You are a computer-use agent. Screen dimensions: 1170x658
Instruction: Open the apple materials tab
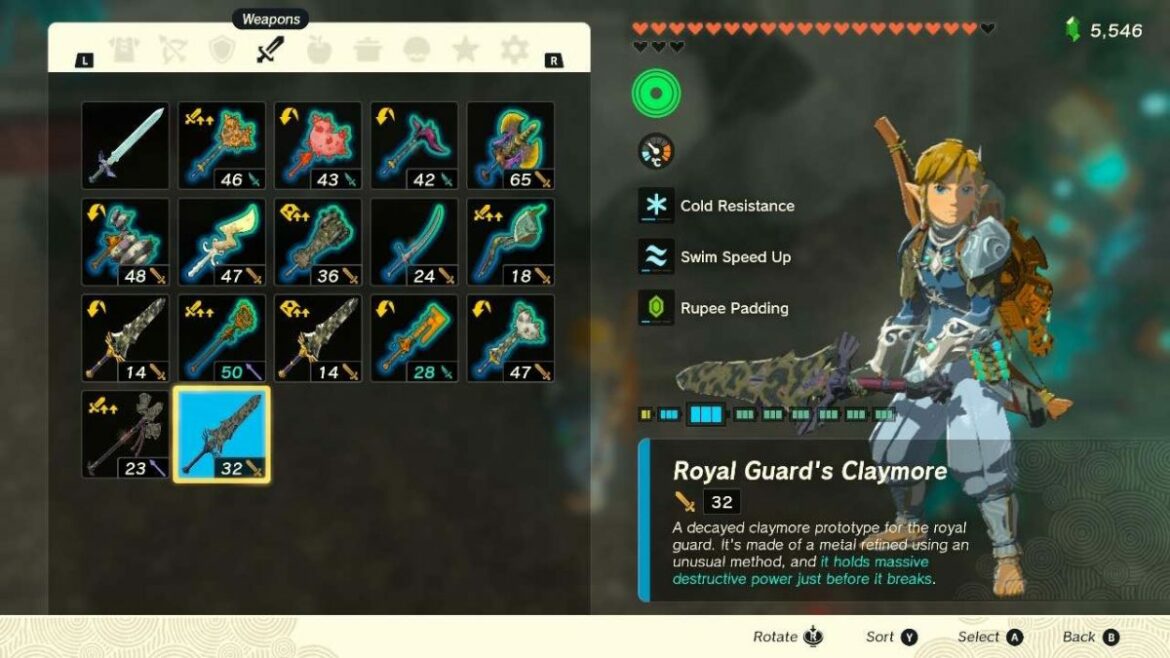click(x=319, y=50)
